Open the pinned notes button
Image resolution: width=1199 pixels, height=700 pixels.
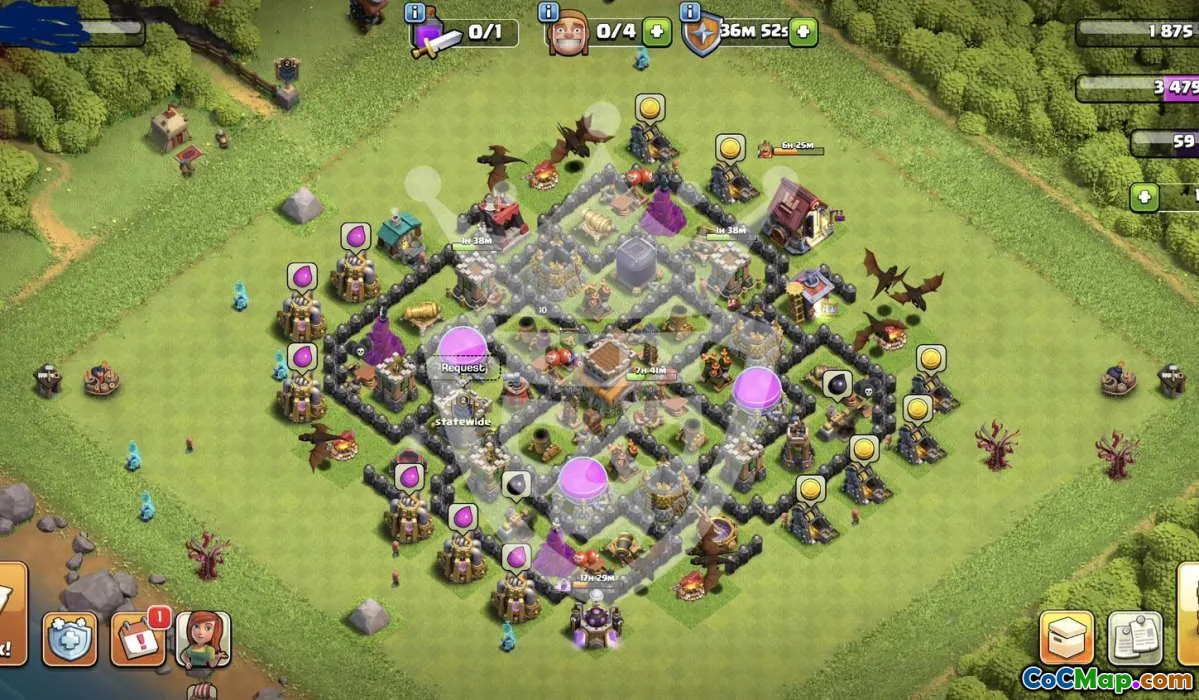pyautogui.click(x=1134, y=638)
